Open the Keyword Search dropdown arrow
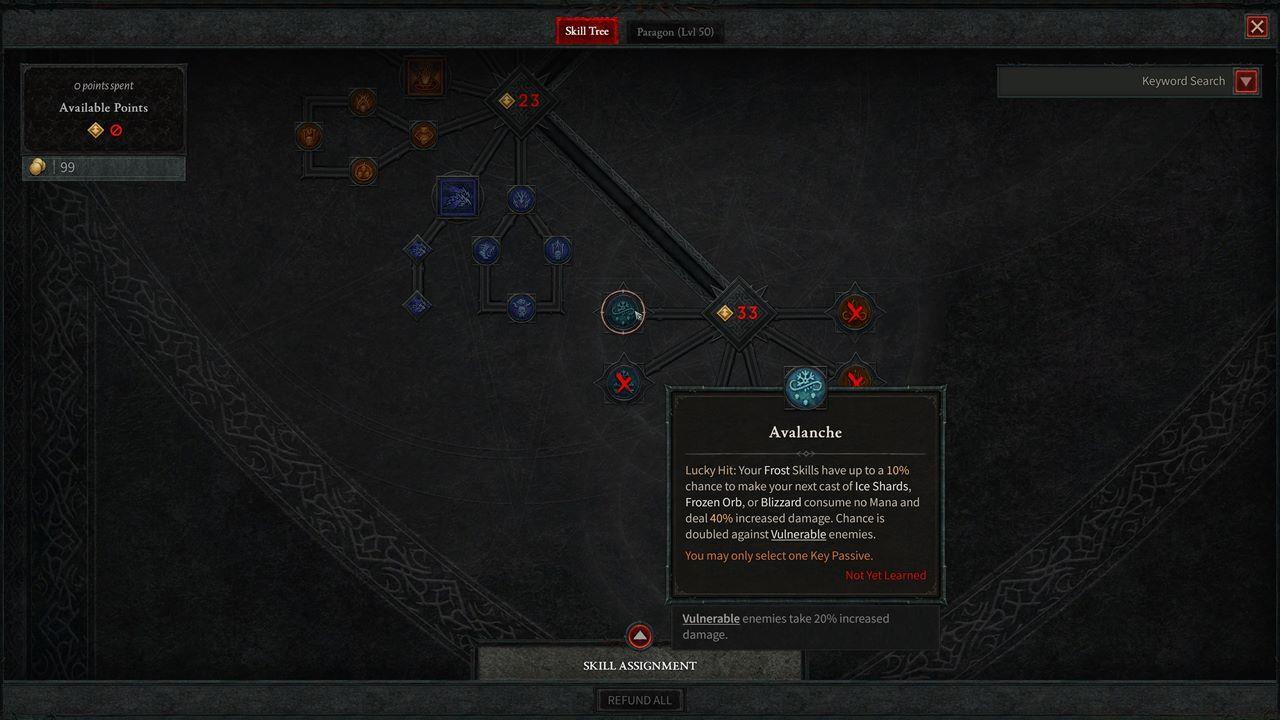 click(1246, 81)
